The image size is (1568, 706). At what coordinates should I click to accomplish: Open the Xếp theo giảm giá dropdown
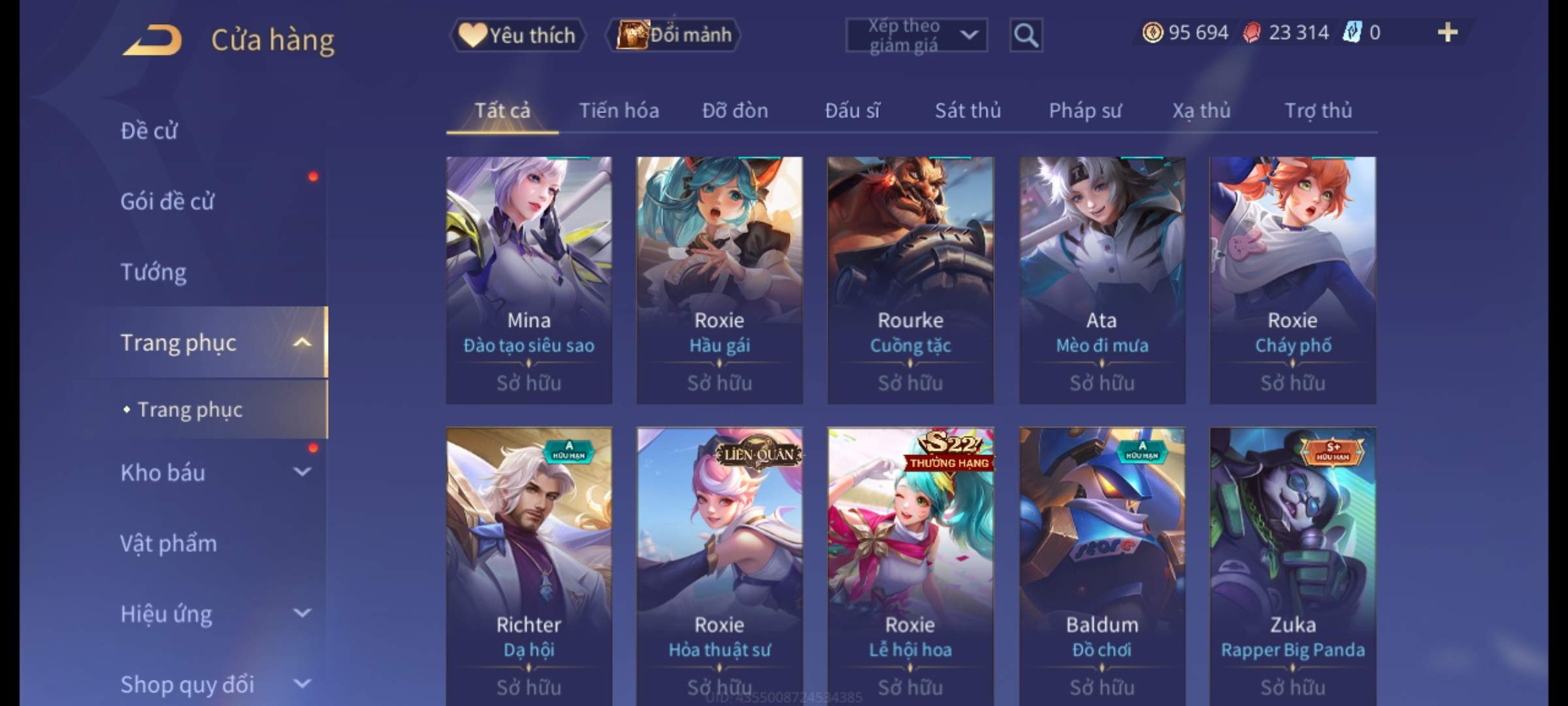[x=916, y=35]
